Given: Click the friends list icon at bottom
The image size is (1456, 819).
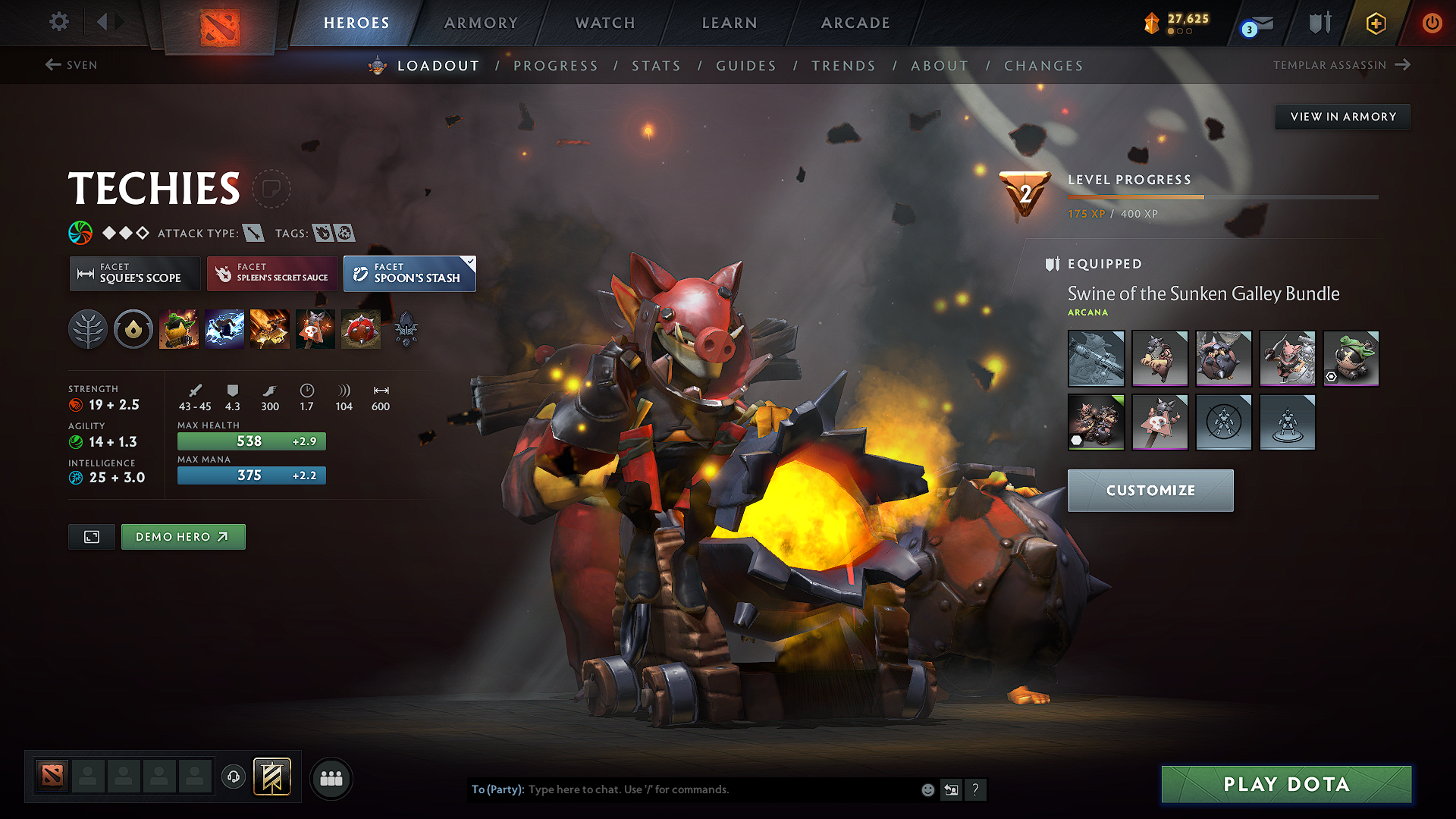Looking at the screenshot, I should click(x=331, y=778).
